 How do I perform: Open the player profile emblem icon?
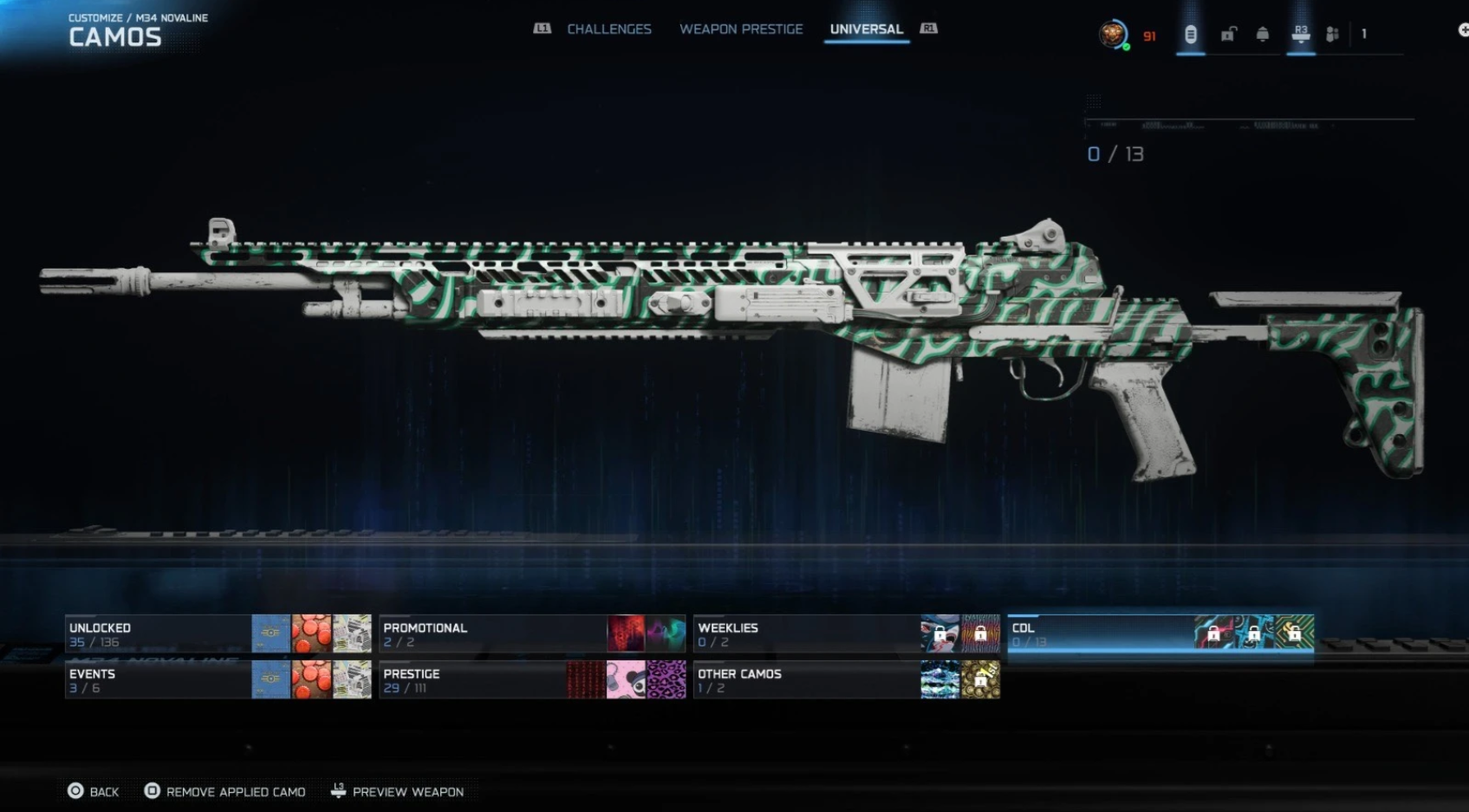[1113, 35]
